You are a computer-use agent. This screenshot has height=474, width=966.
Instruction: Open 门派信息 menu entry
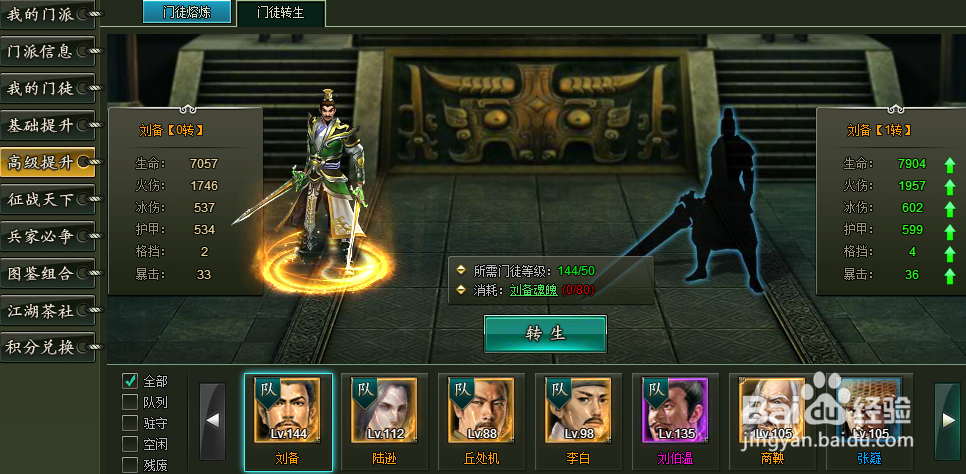[x=47, y=51]
